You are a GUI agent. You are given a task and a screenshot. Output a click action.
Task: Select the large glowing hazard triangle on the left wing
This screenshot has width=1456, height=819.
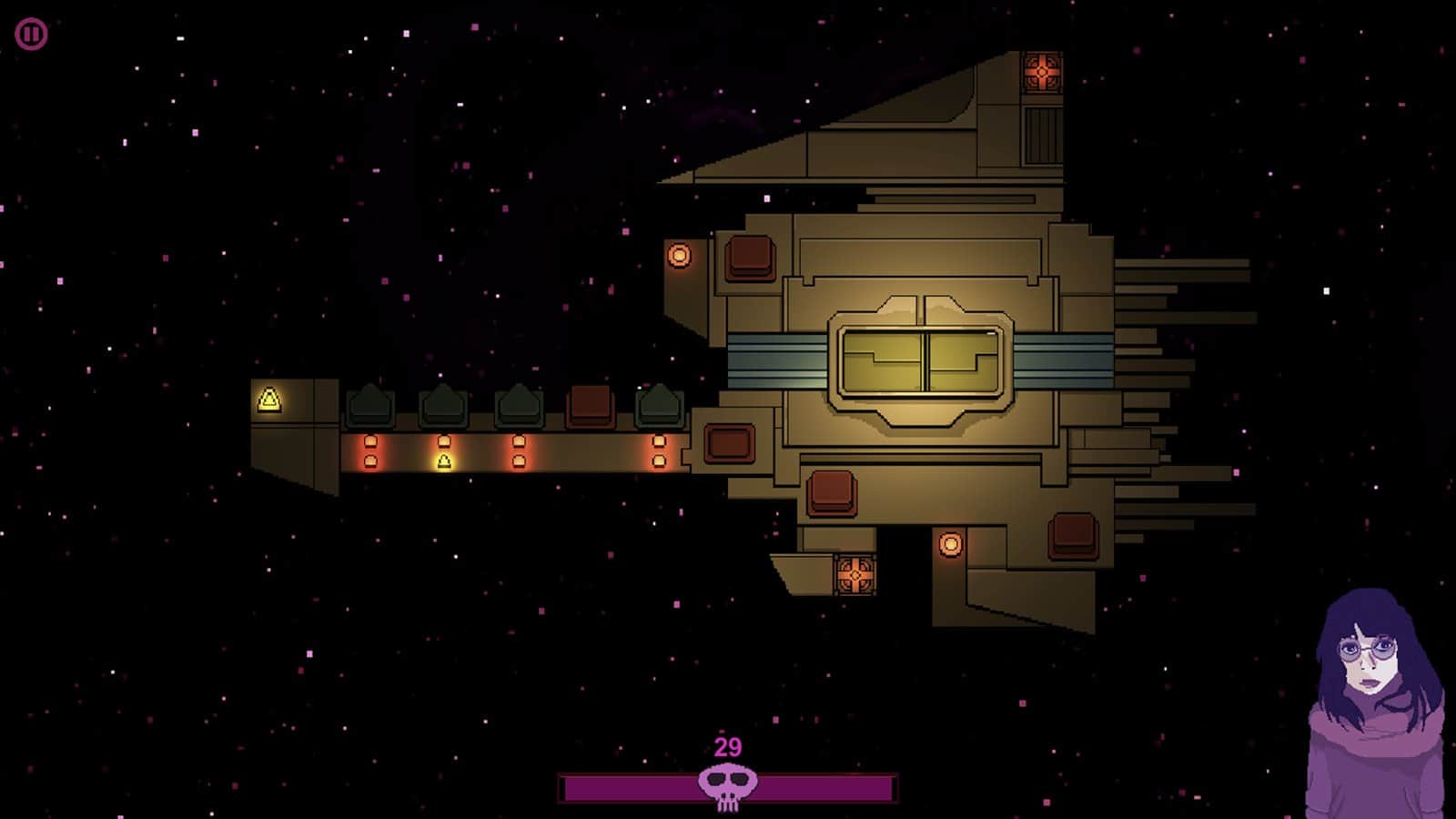pyautogui.click(x=269, y=398)
